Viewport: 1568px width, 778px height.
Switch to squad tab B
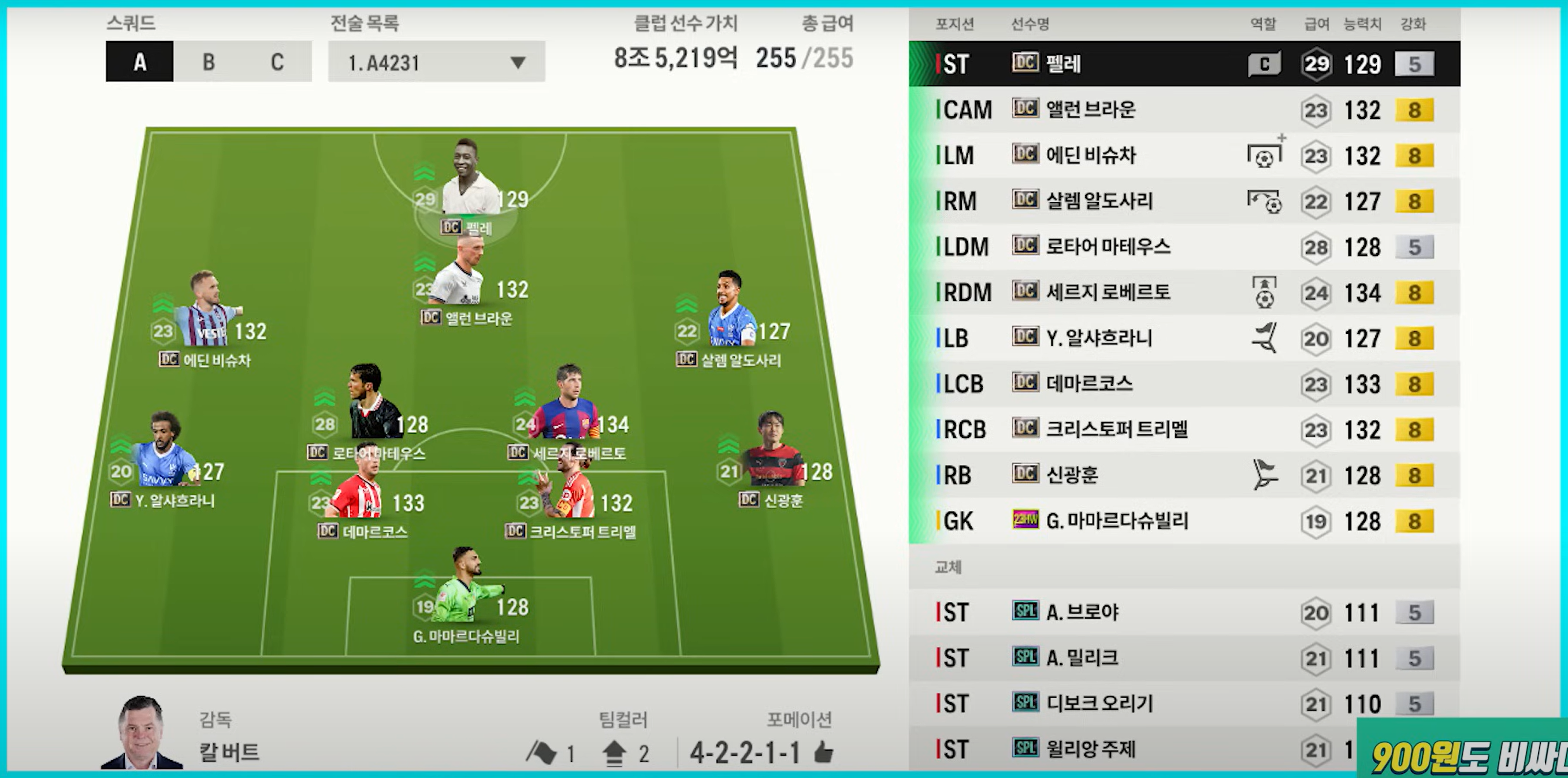click(208, 61)
